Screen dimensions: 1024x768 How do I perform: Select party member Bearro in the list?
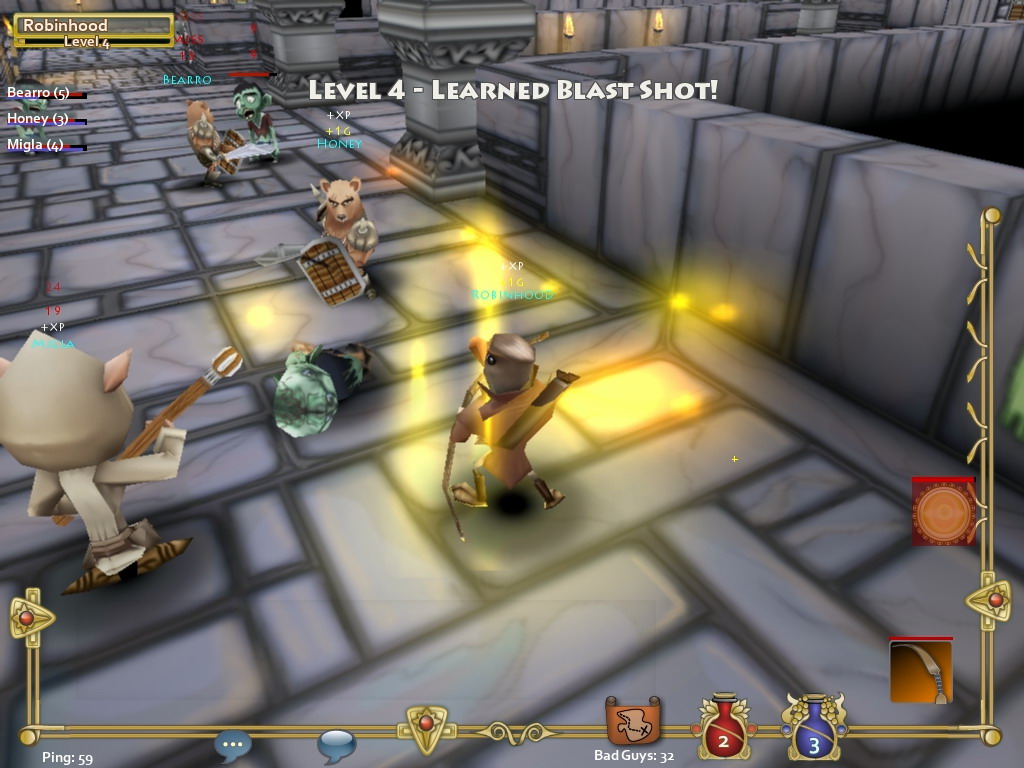[x=40, y=93]
